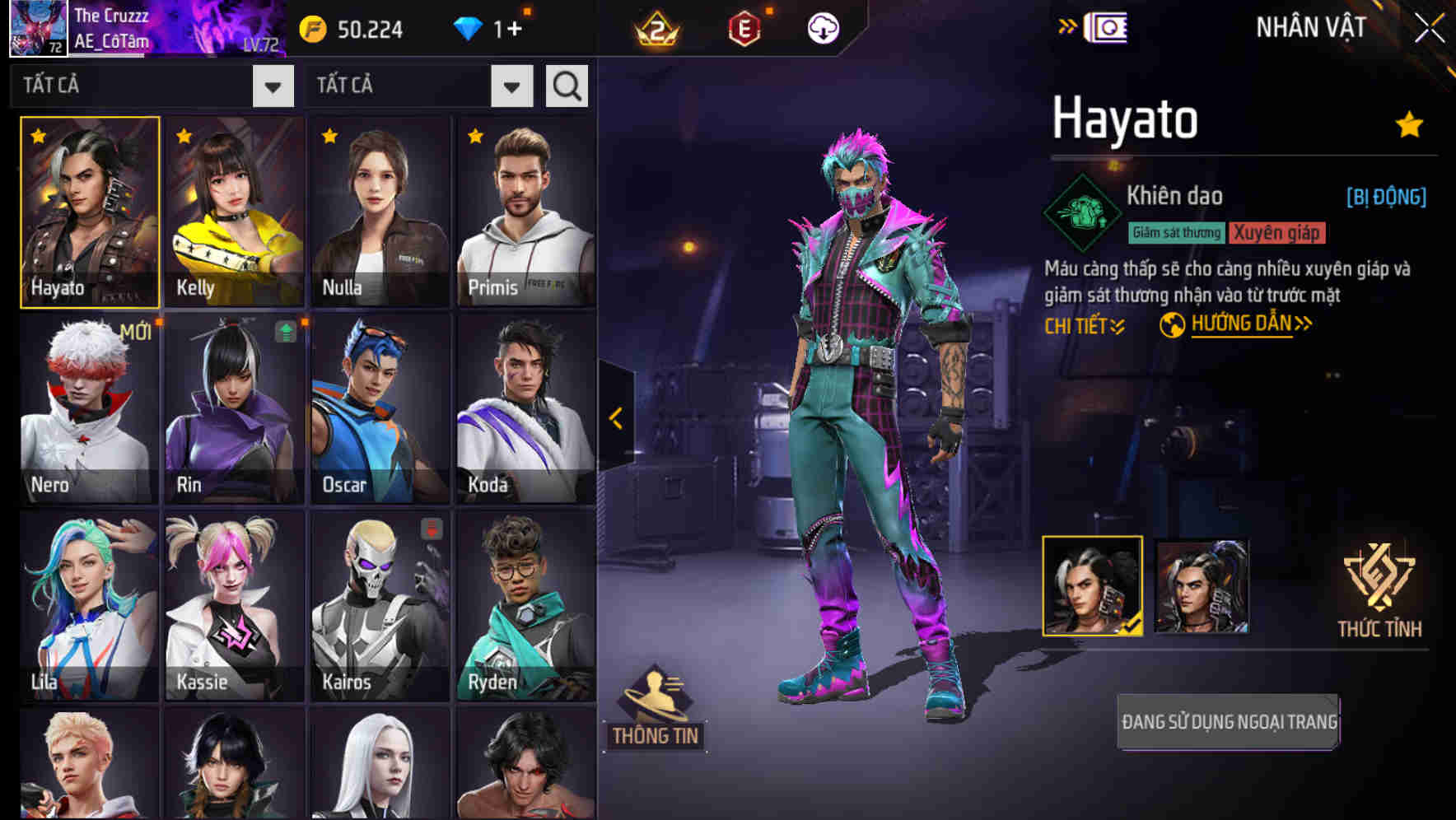Open the search magnifier icon
The height and width of the screenshot is (820, 1456).
pos(566,86)
